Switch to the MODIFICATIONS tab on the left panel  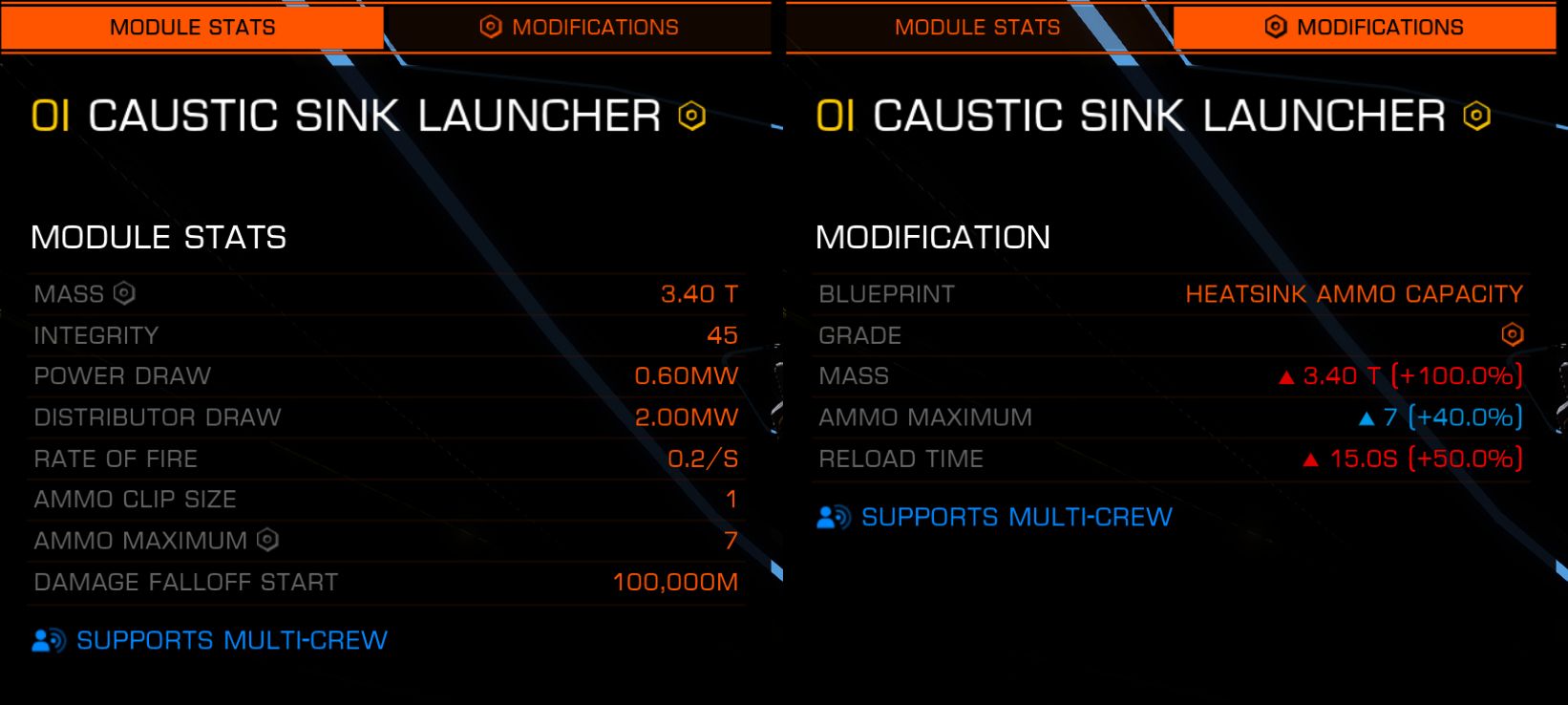(x=580, y=27)
